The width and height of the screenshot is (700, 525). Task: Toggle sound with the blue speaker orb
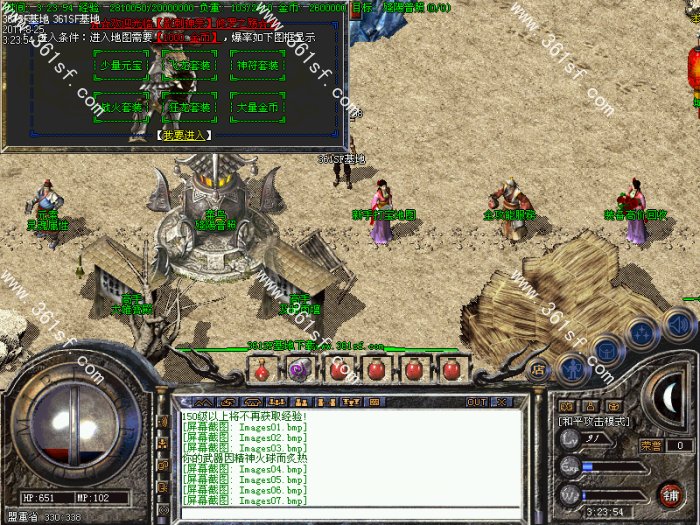tap(679, 324)
